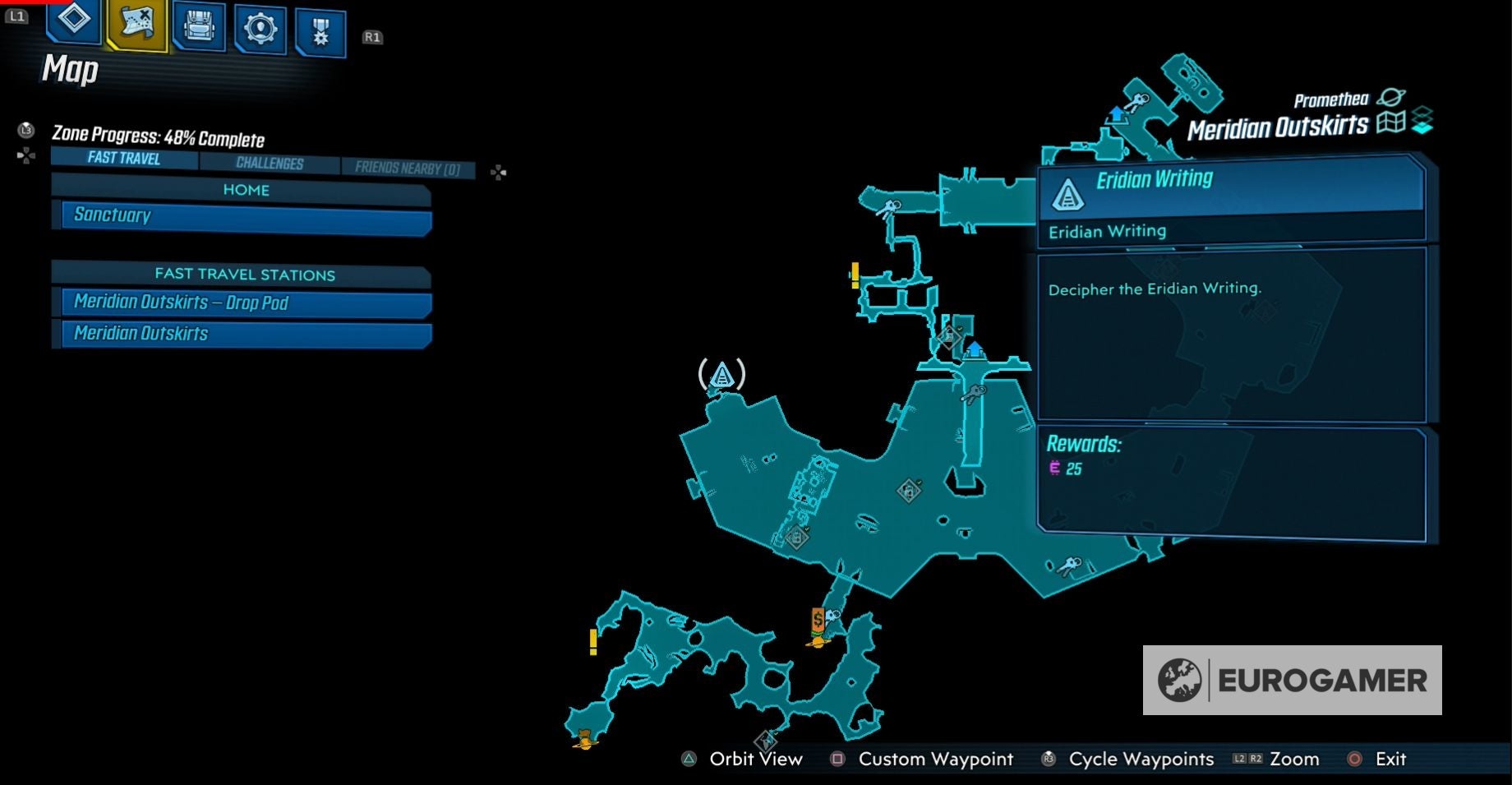Click the Zone Progress completion bar

(x=159, y=139)
